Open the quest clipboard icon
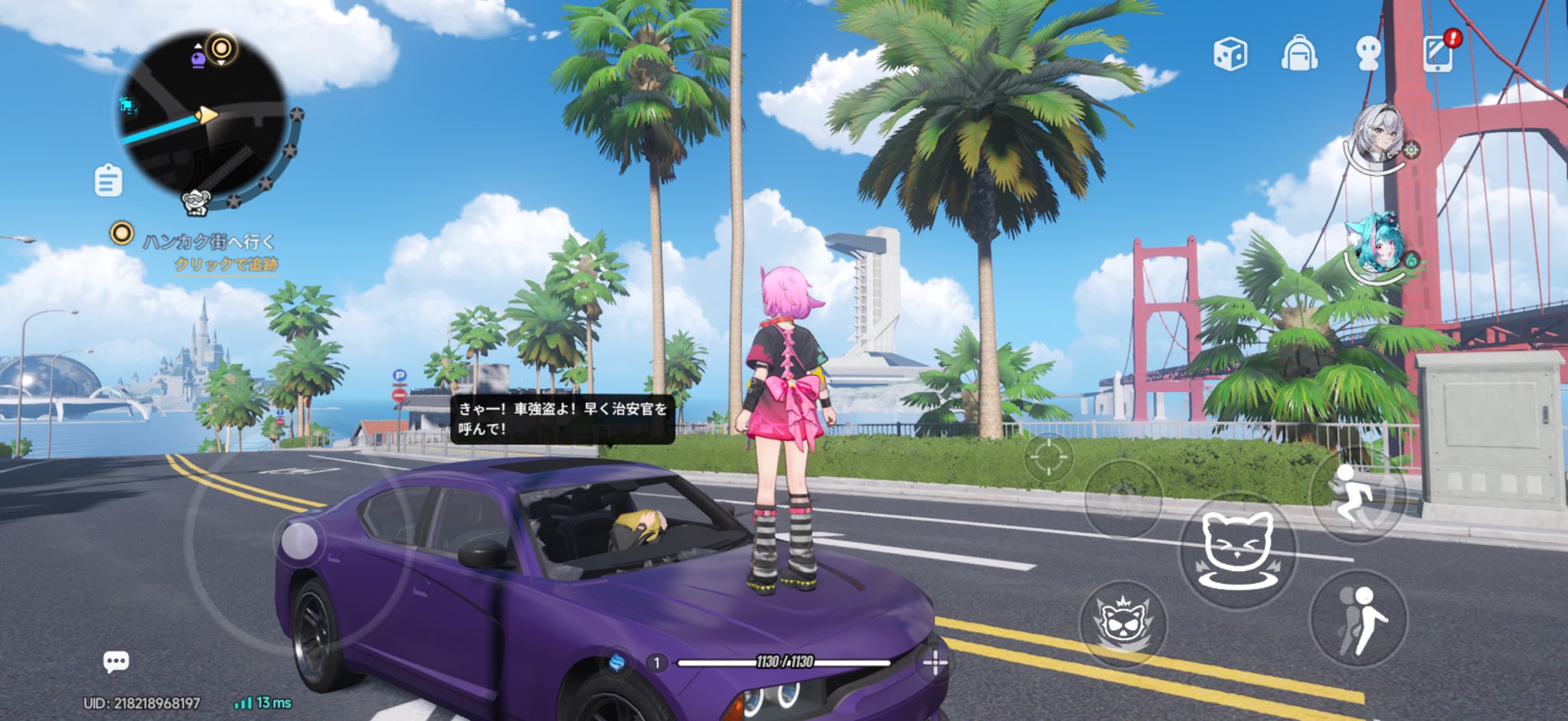Viewport: 1568px width, 721px height. 108,181
